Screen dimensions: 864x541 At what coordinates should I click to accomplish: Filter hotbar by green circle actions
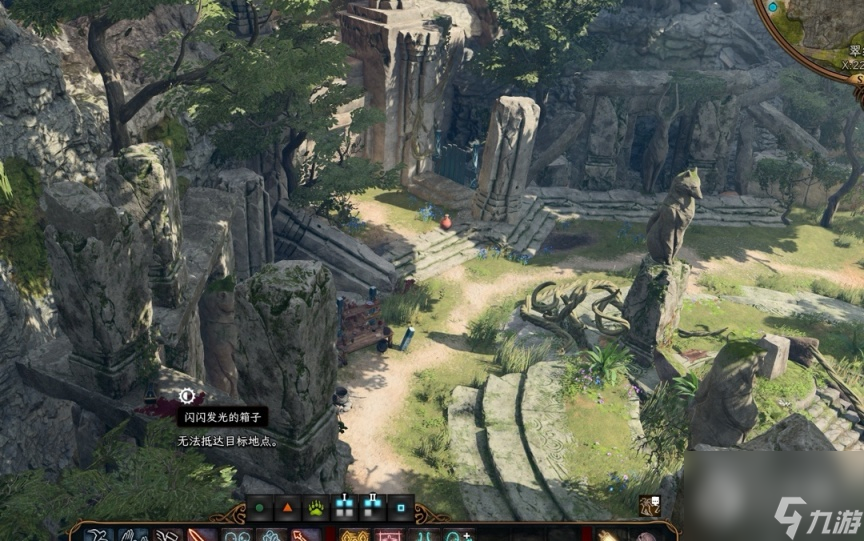coord(260,507)
